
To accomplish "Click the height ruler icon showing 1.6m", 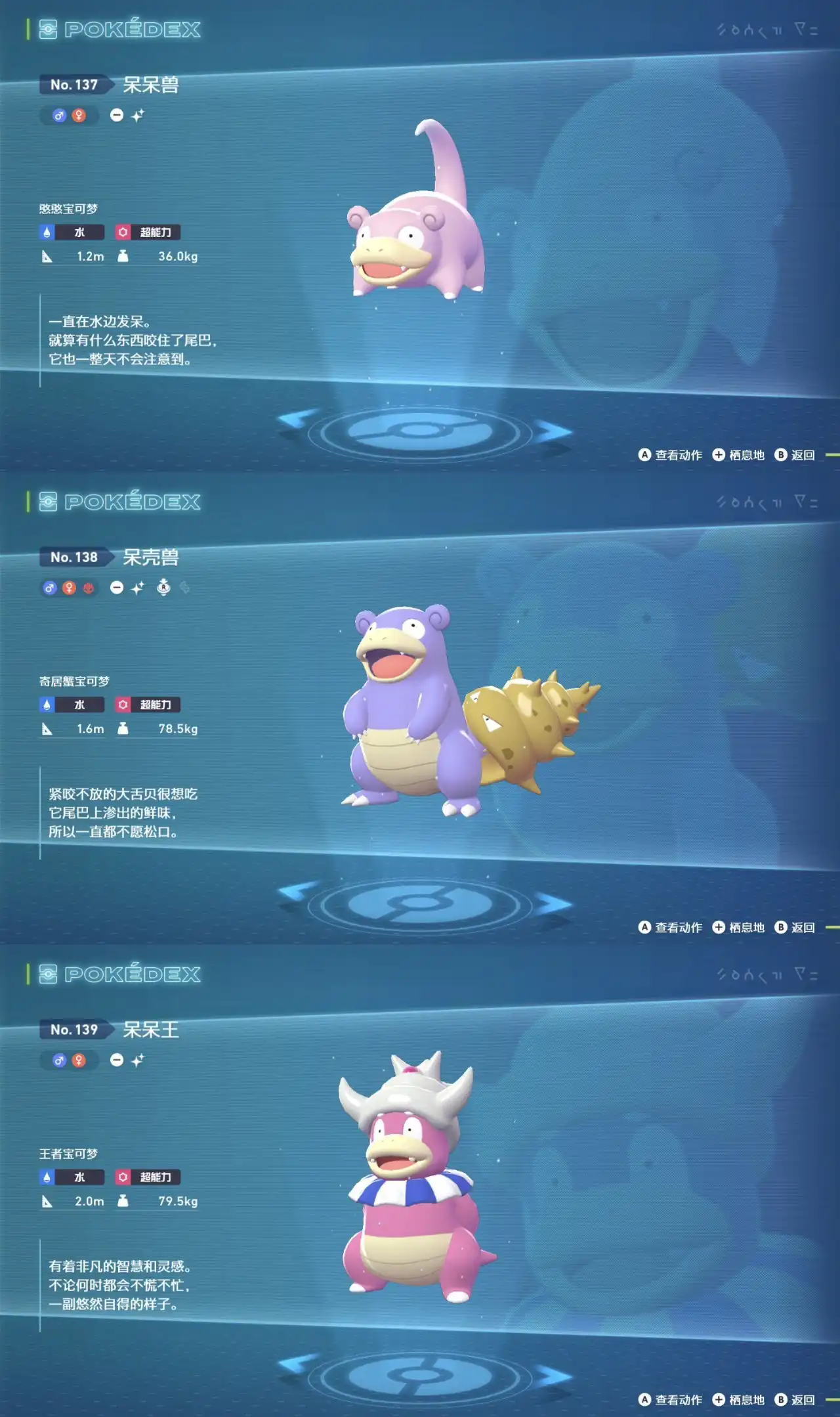I will pos(46,729).
